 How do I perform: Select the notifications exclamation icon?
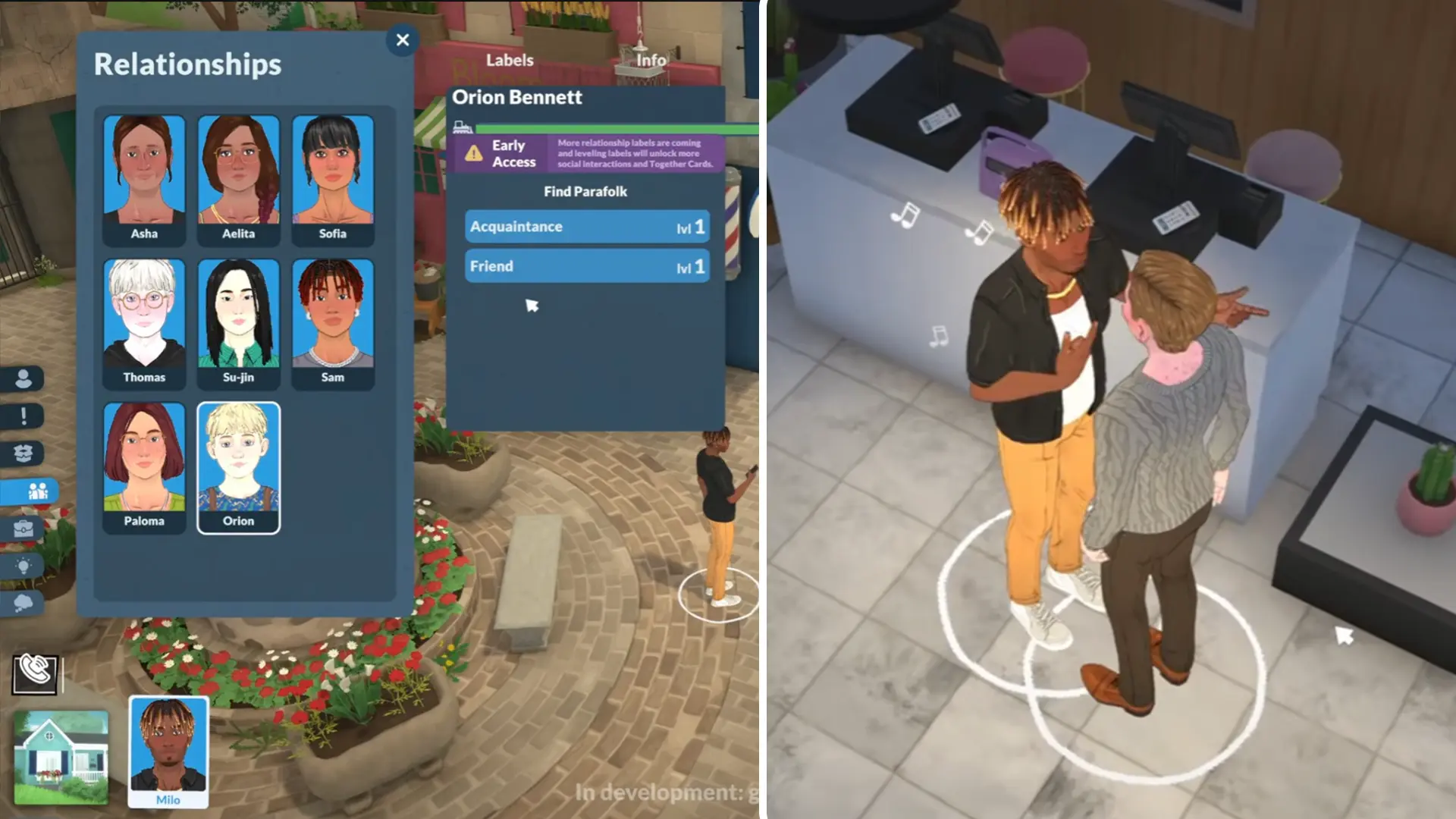tap(24, 416)
